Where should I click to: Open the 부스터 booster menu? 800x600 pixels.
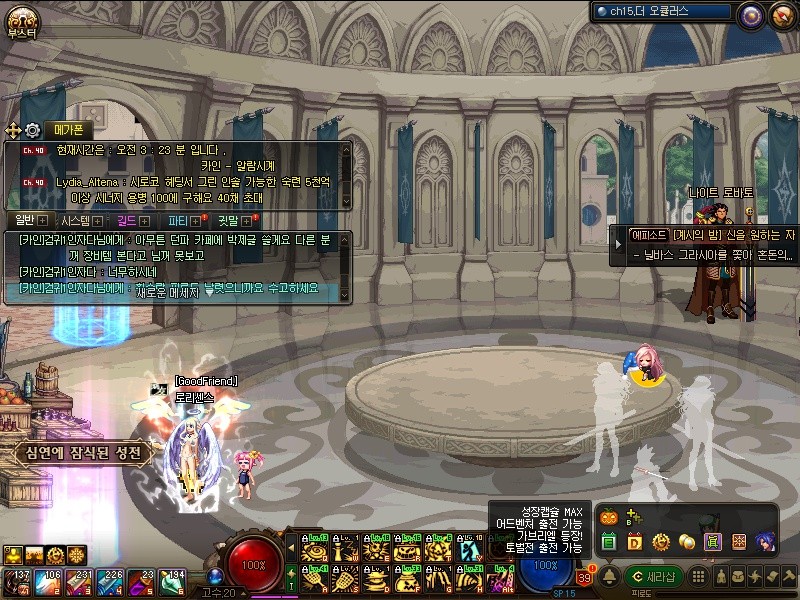[21, 21]
